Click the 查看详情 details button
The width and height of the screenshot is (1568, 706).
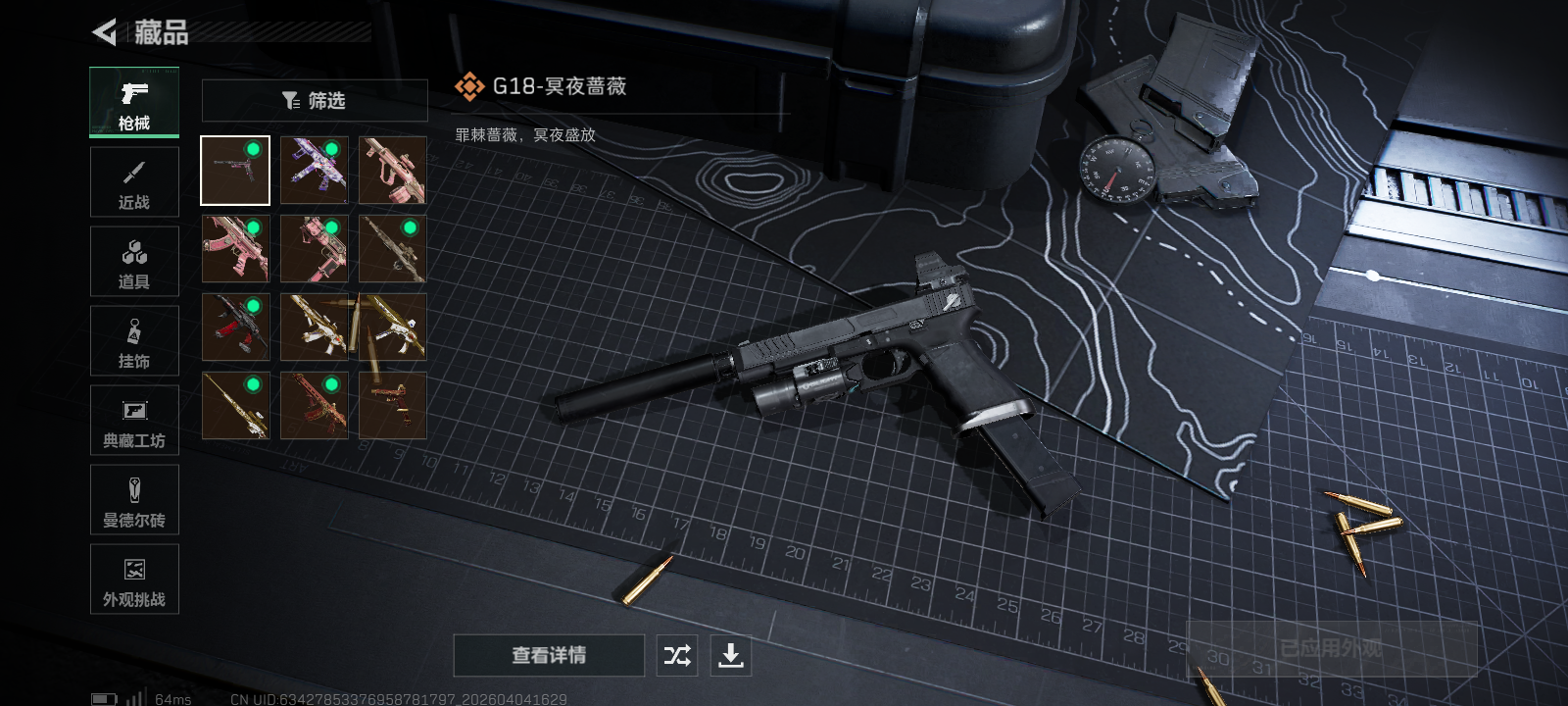(x=551, y=655)
